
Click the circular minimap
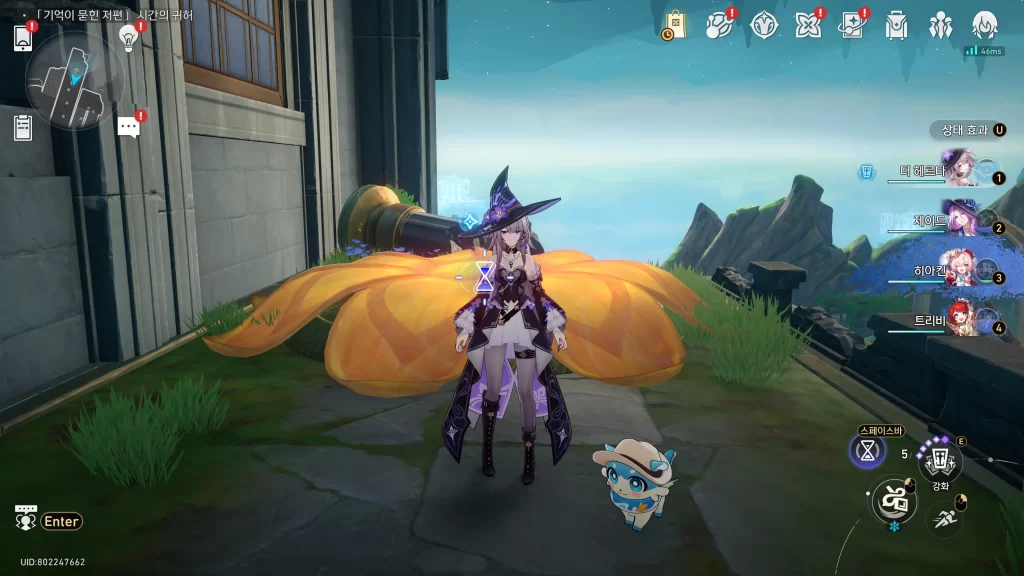tap(75, 80)
